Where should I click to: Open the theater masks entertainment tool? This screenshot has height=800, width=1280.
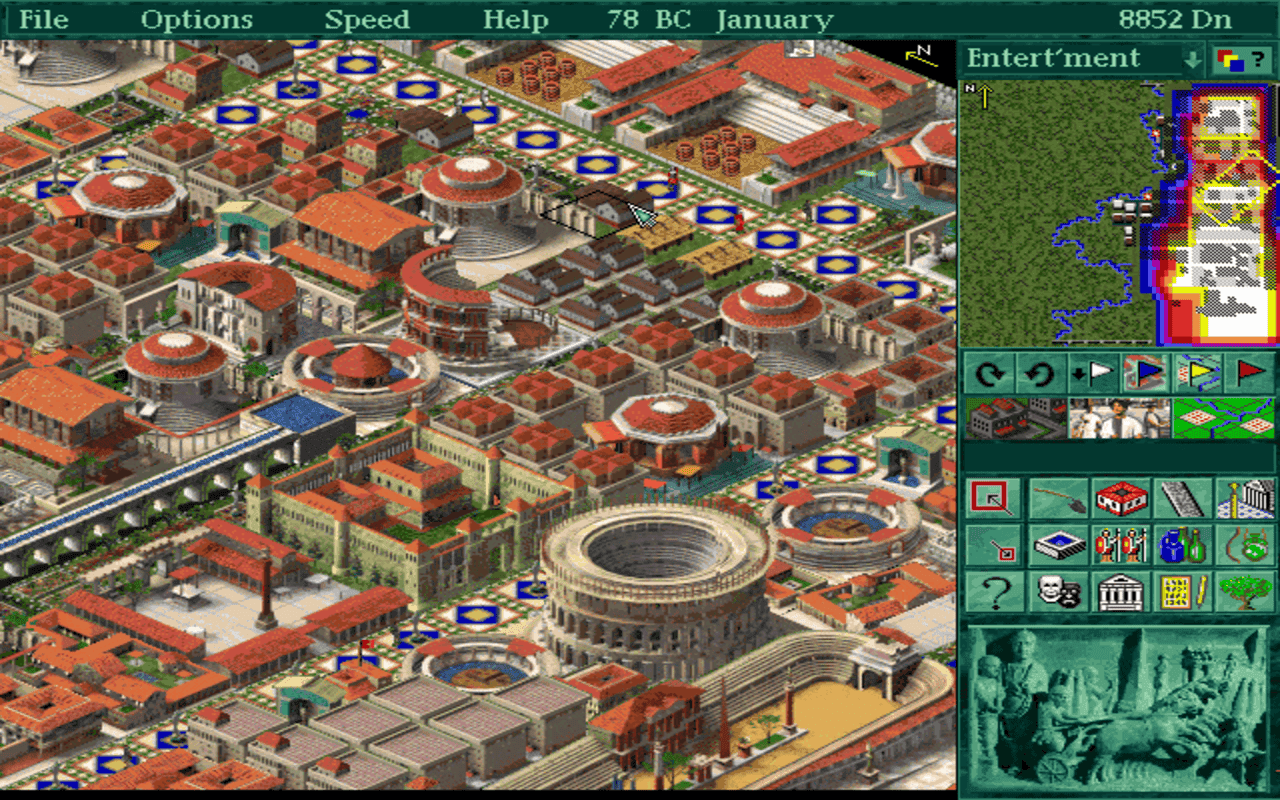[x=1058, y=592]
